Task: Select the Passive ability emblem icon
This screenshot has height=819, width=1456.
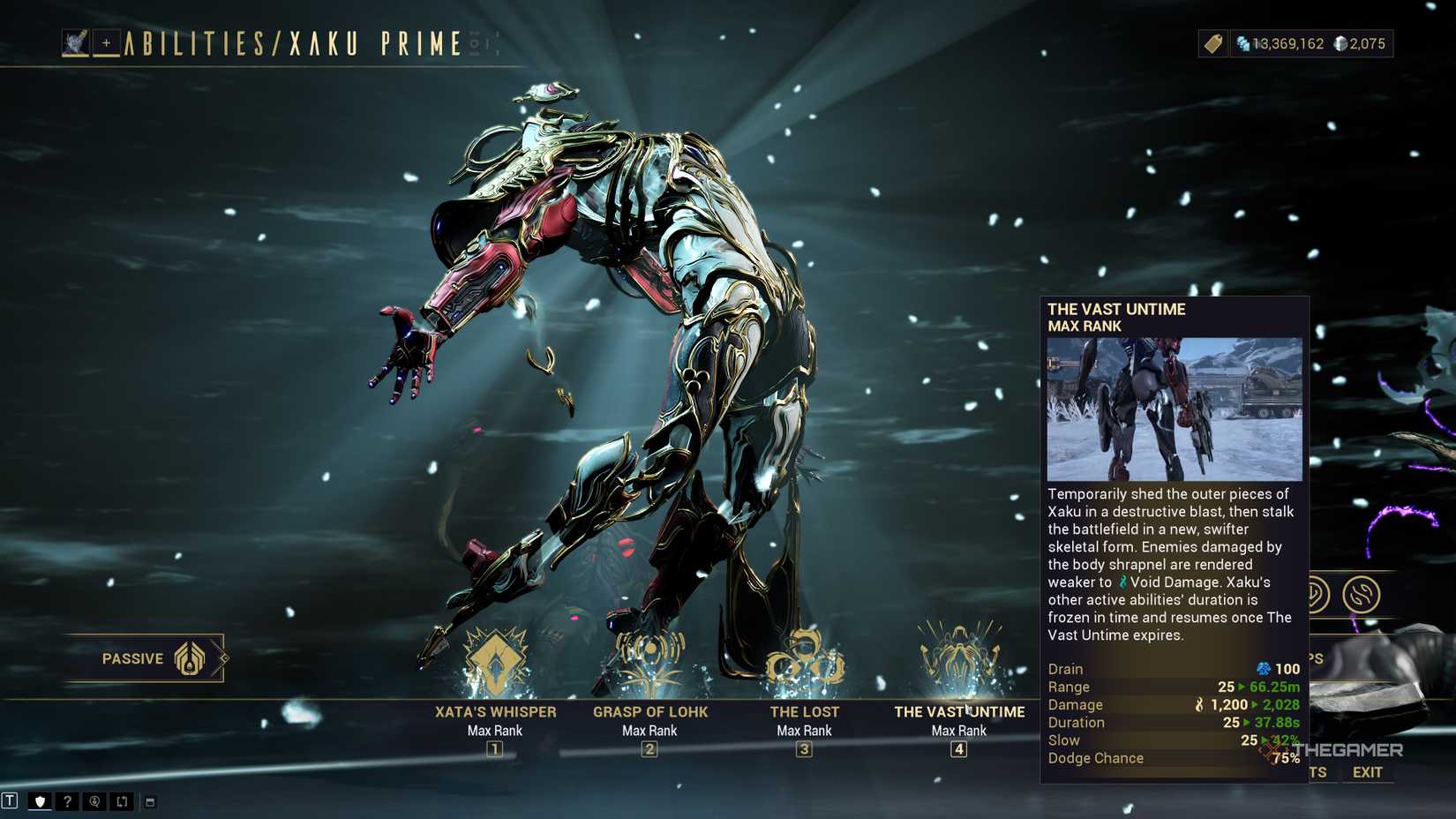Action: point(190,657)
